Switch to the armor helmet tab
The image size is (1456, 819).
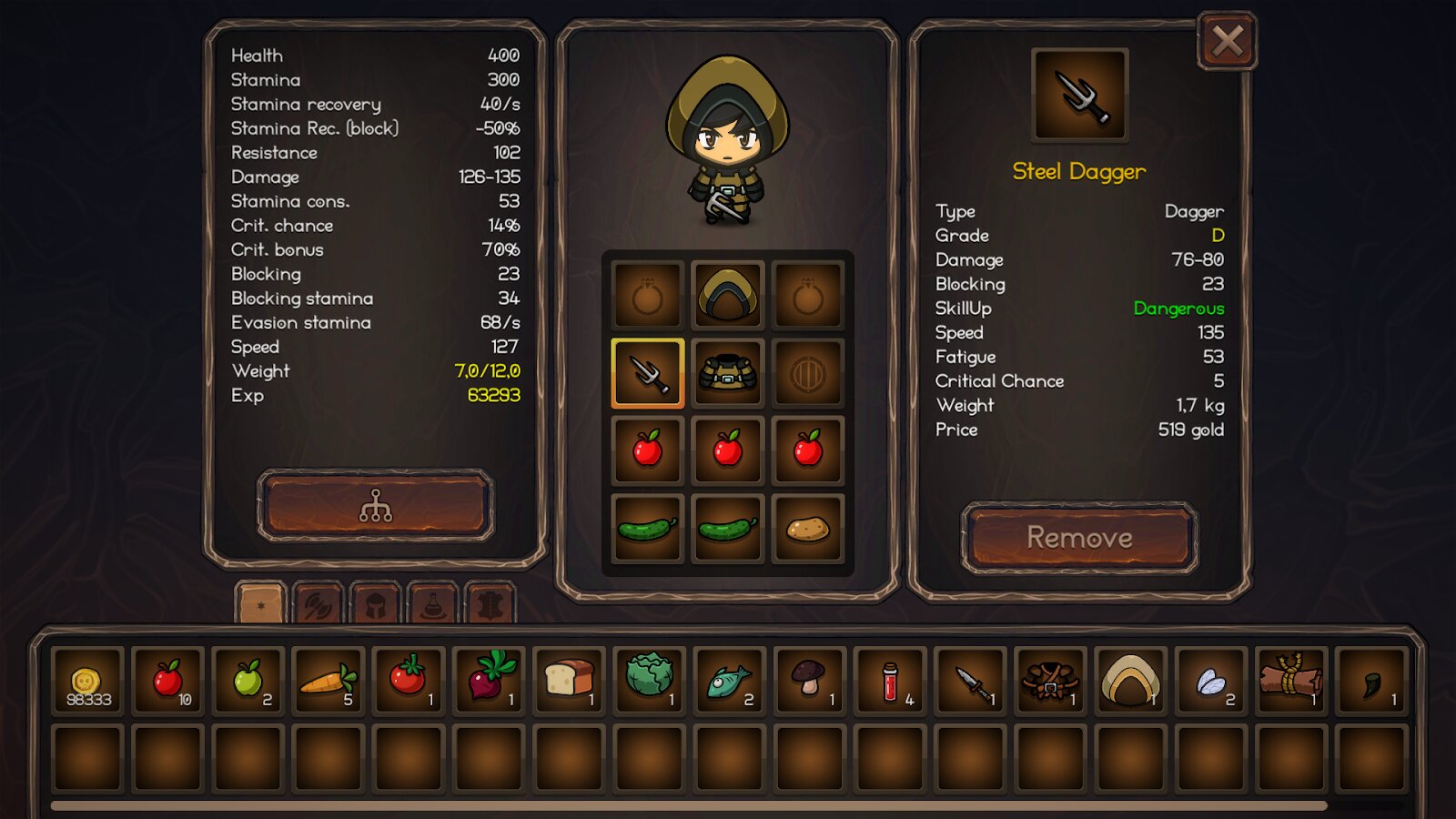376,603
